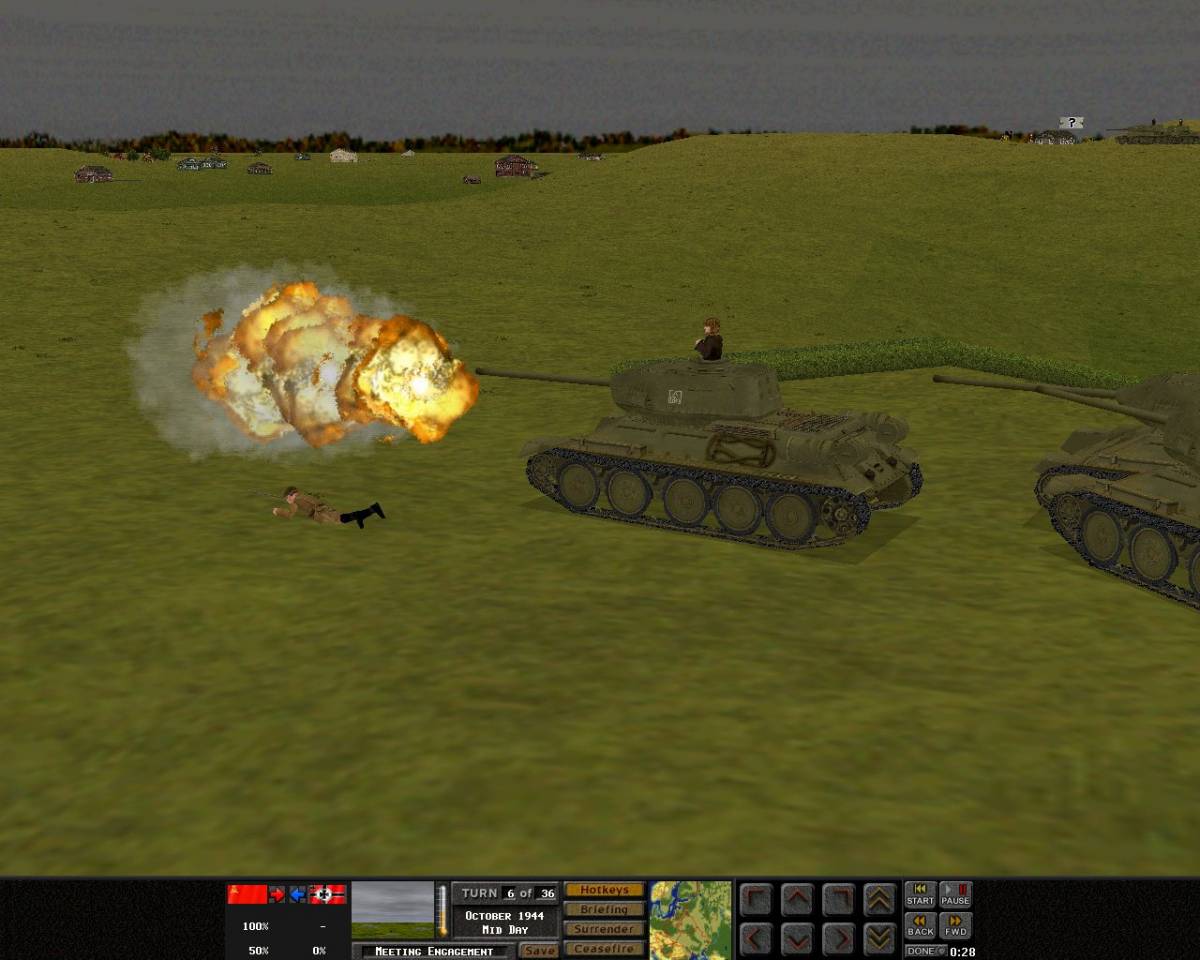Screen dimensions: 1200x960
Task: Open the strategic overview map thumbnail
Action: click(x=690, y=919)
